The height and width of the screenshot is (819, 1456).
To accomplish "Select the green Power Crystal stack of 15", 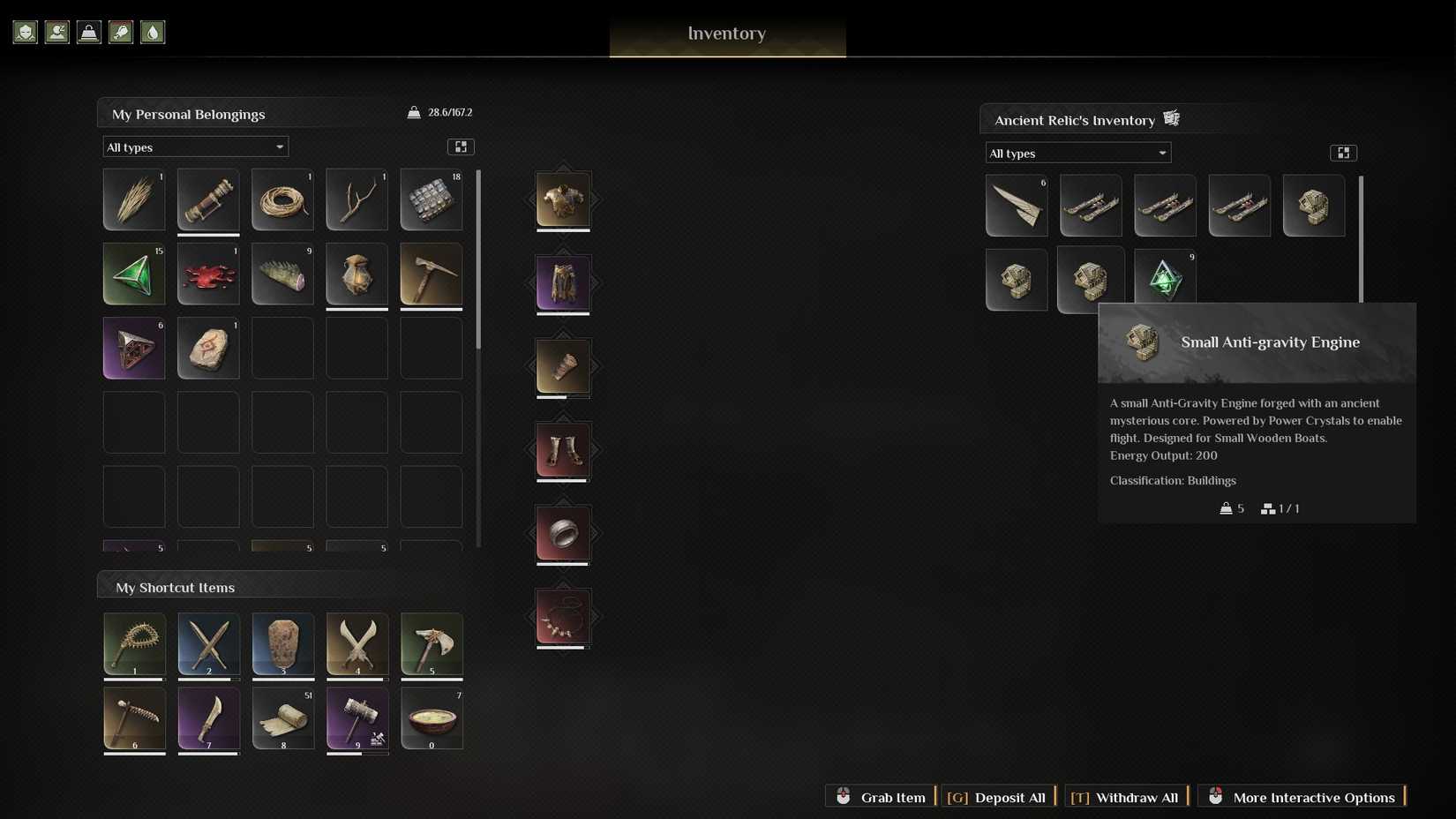I will pyautogui.click(x=133, y=274).
